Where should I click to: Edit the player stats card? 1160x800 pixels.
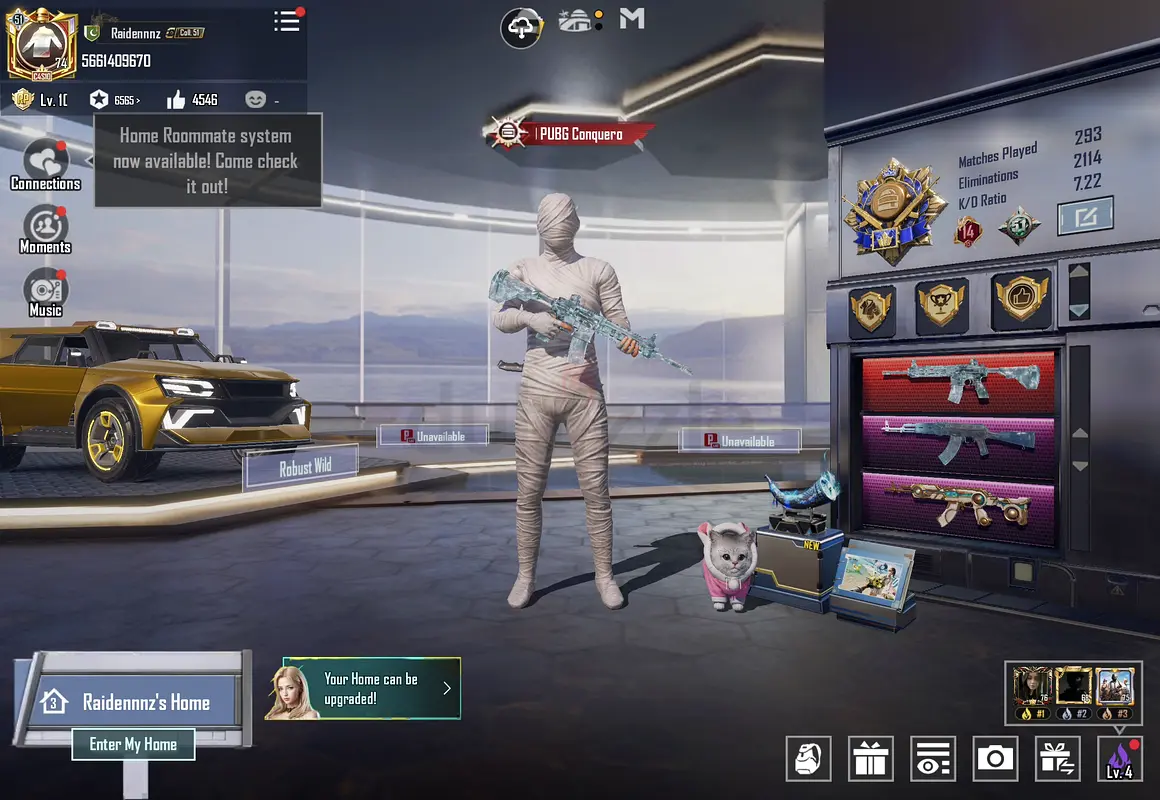(x=1085, y=215)
